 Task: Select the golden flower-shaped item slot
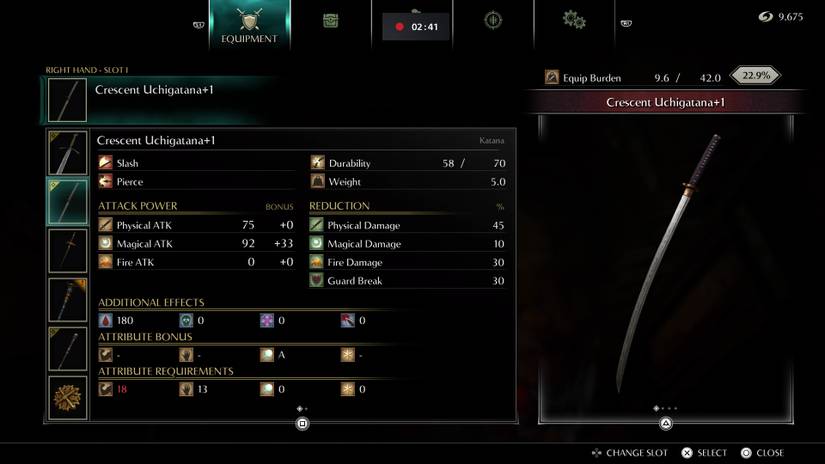[69, 397]
